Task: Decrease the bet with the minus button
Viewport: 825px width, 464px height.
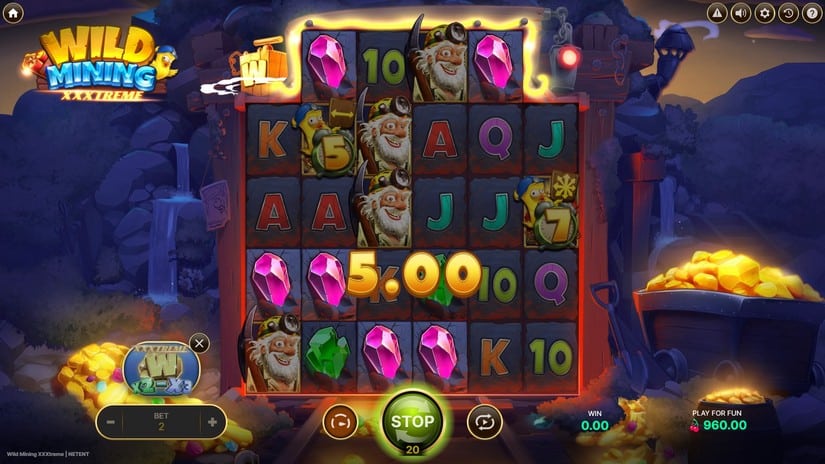Action: [111, 422]
